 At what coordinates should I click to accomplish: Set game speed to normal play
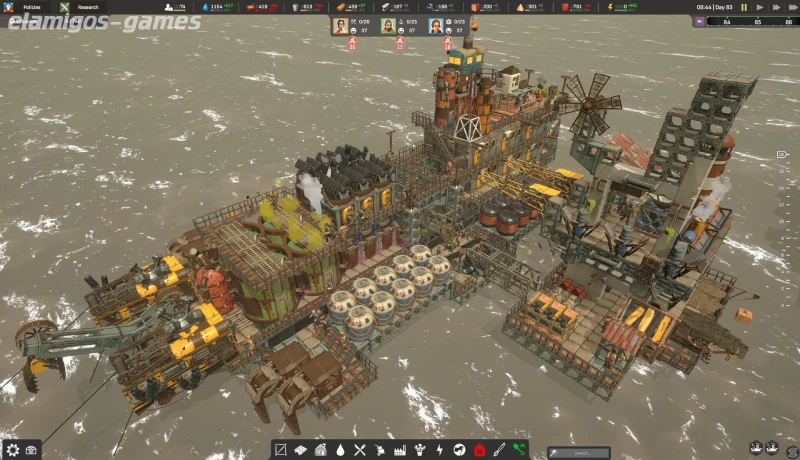(x=758, y=7)
